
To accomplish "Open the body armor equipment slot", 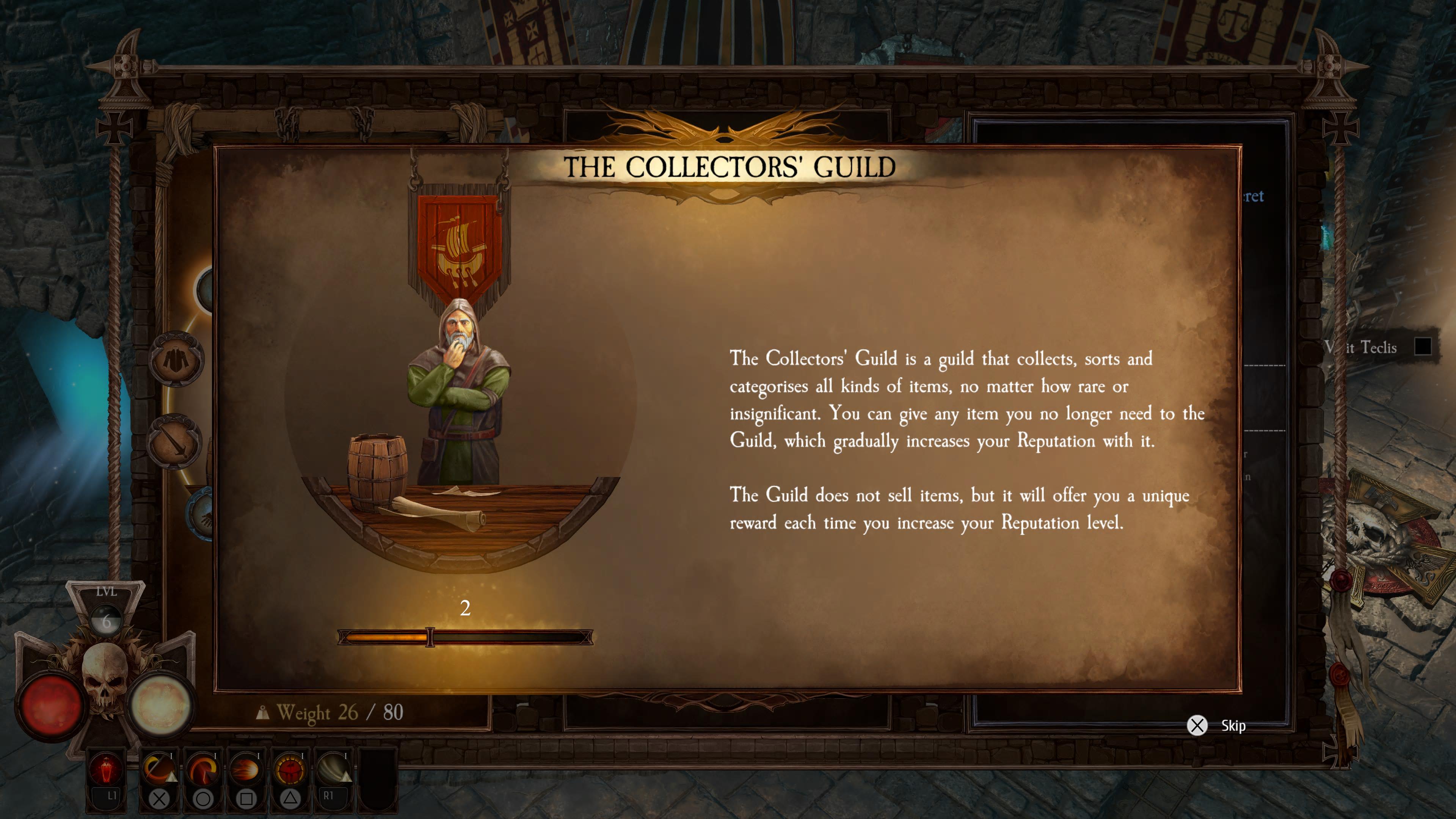I will (x=176, y=359).
